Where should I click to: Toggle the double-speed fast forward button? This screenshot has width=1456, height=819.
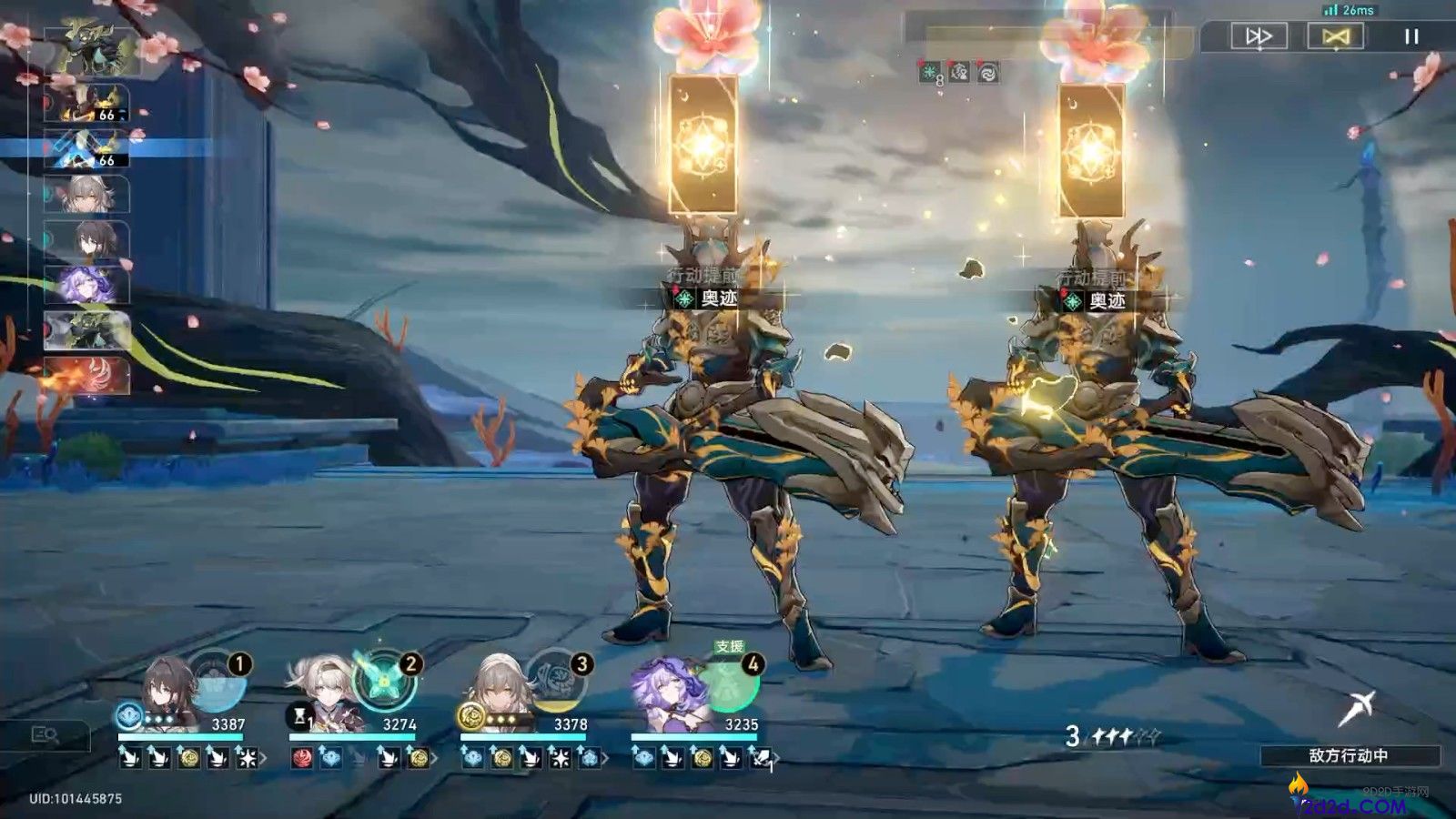(x=1259, y=36)
